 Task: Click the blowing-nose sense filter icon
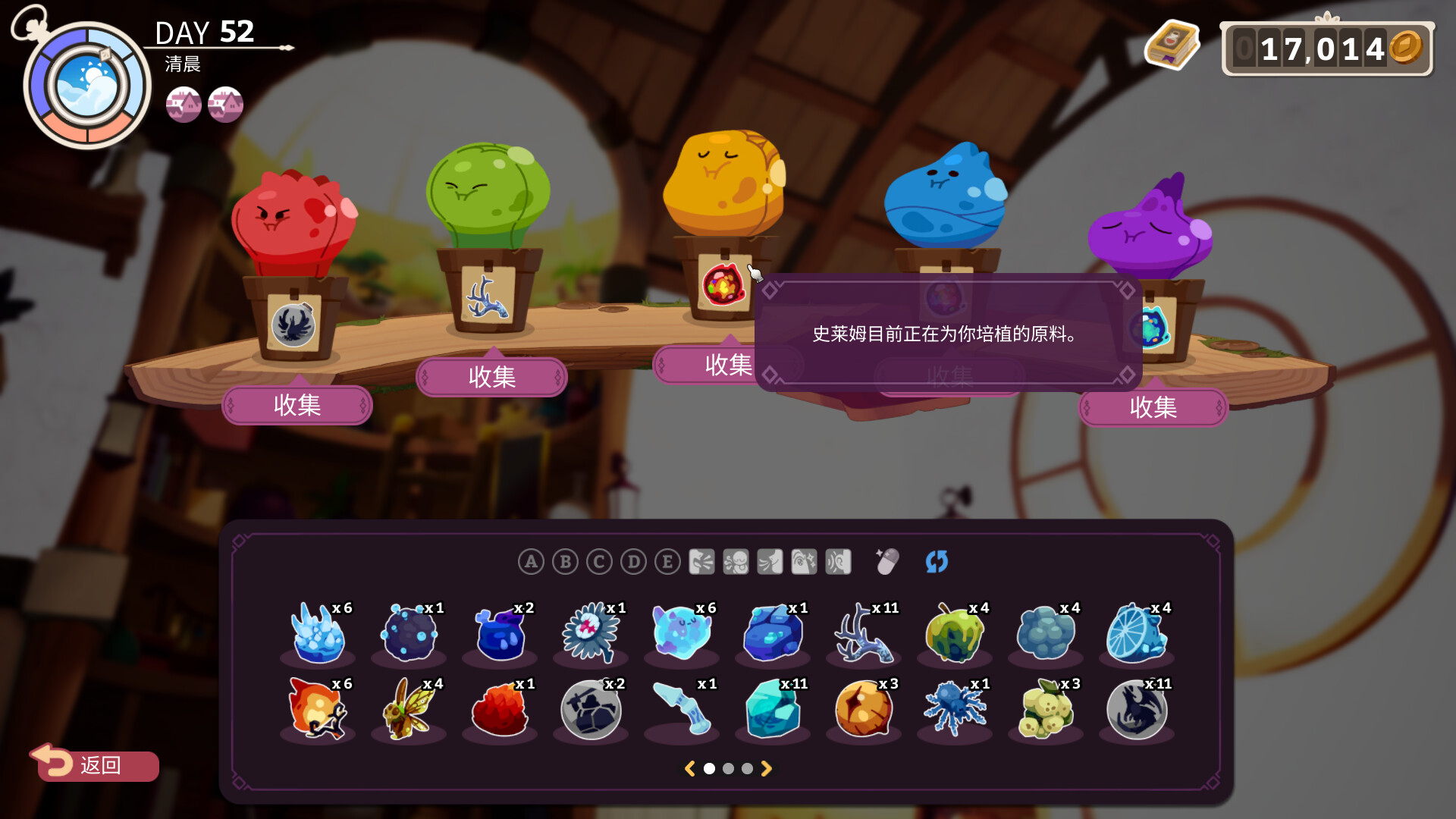click(769, 562)
